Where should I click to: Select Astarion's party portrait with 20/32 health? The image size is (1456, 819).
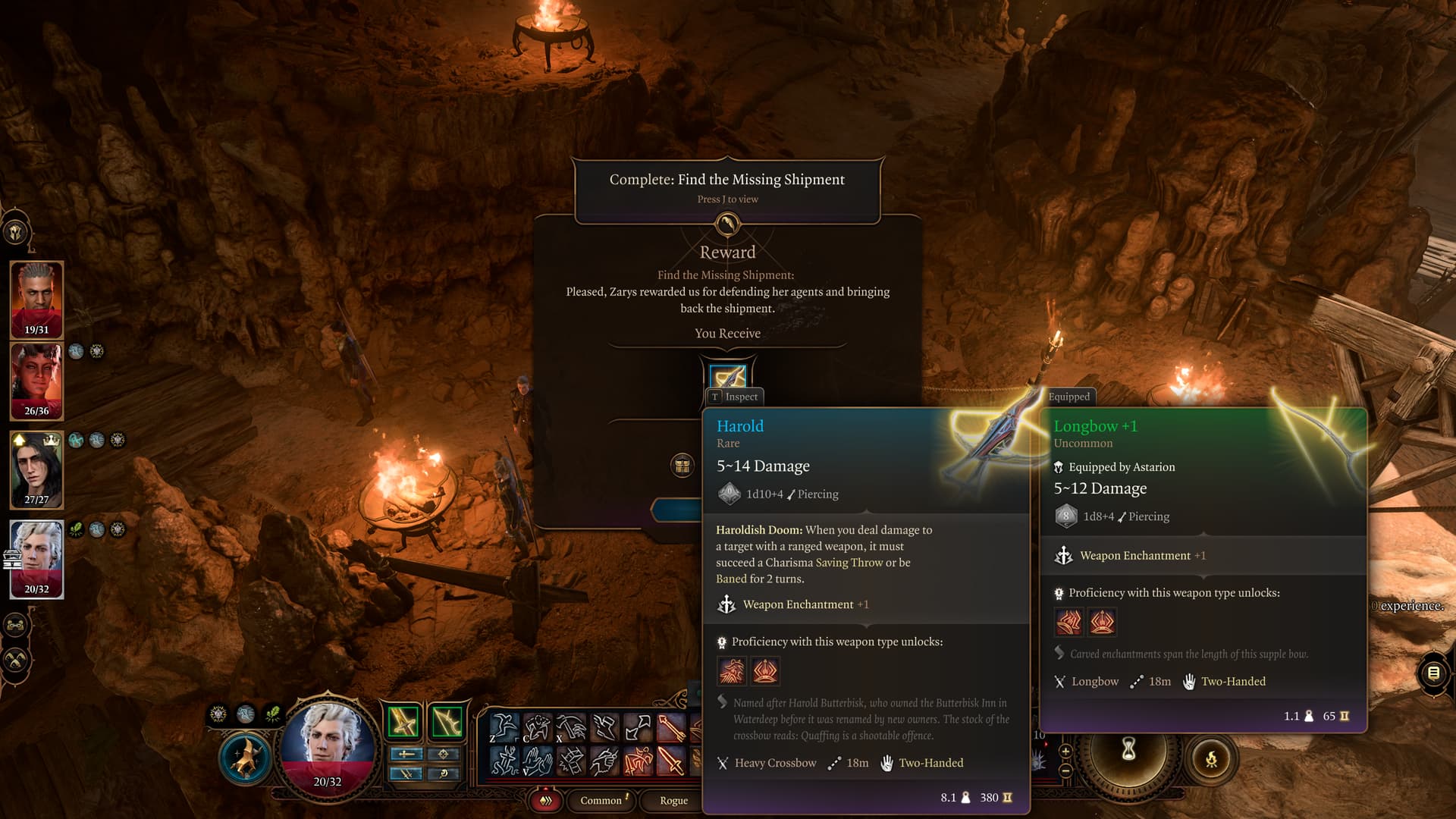click(36, 559)
